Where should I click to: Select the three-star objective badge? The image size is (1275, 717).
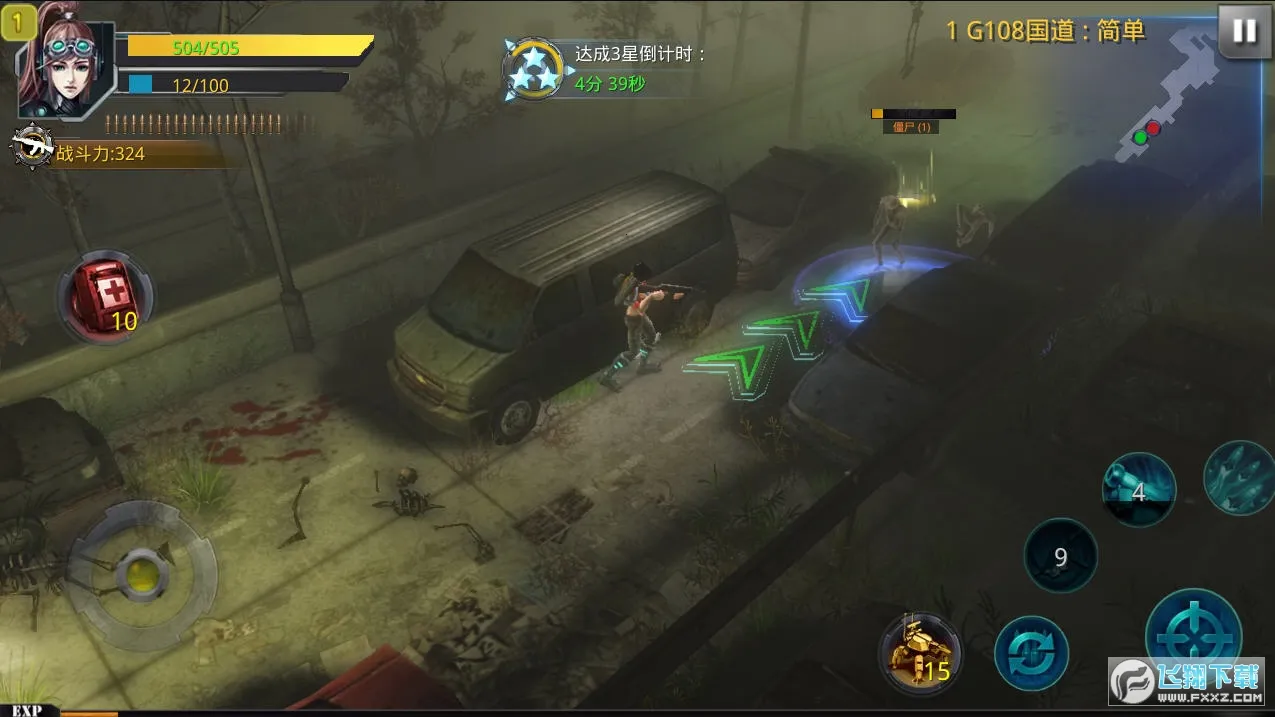point(532,68)
